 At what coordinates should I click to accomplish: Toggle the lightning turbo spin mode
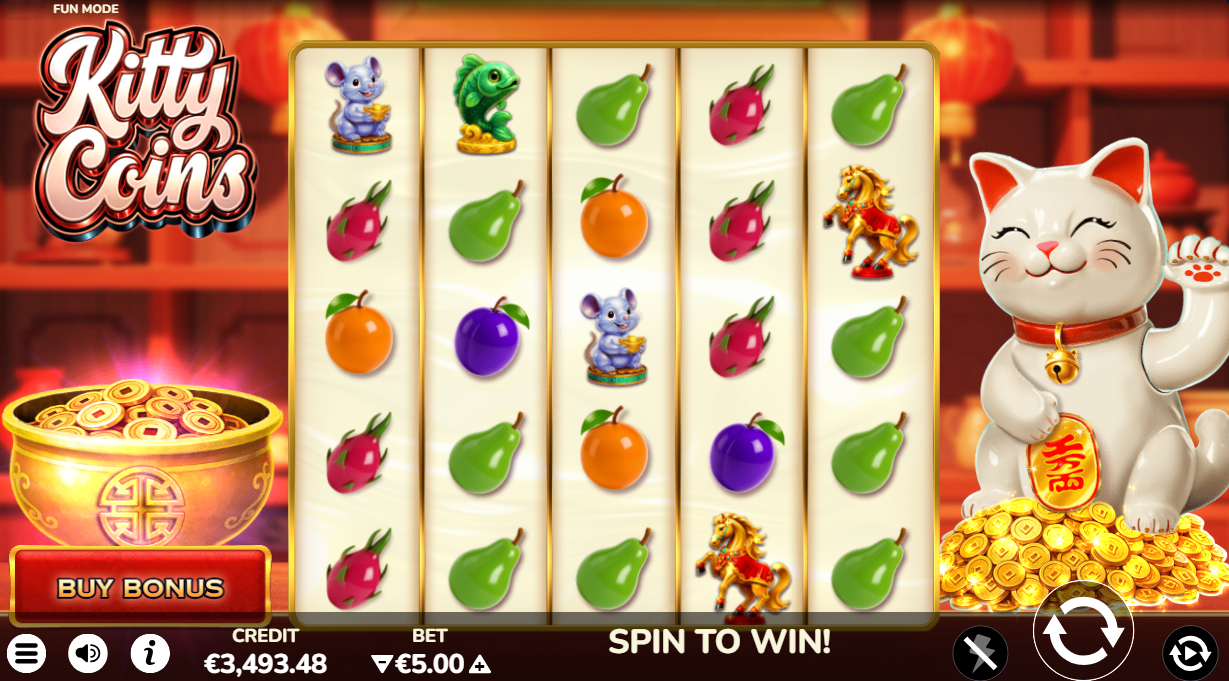coord(980,654)
